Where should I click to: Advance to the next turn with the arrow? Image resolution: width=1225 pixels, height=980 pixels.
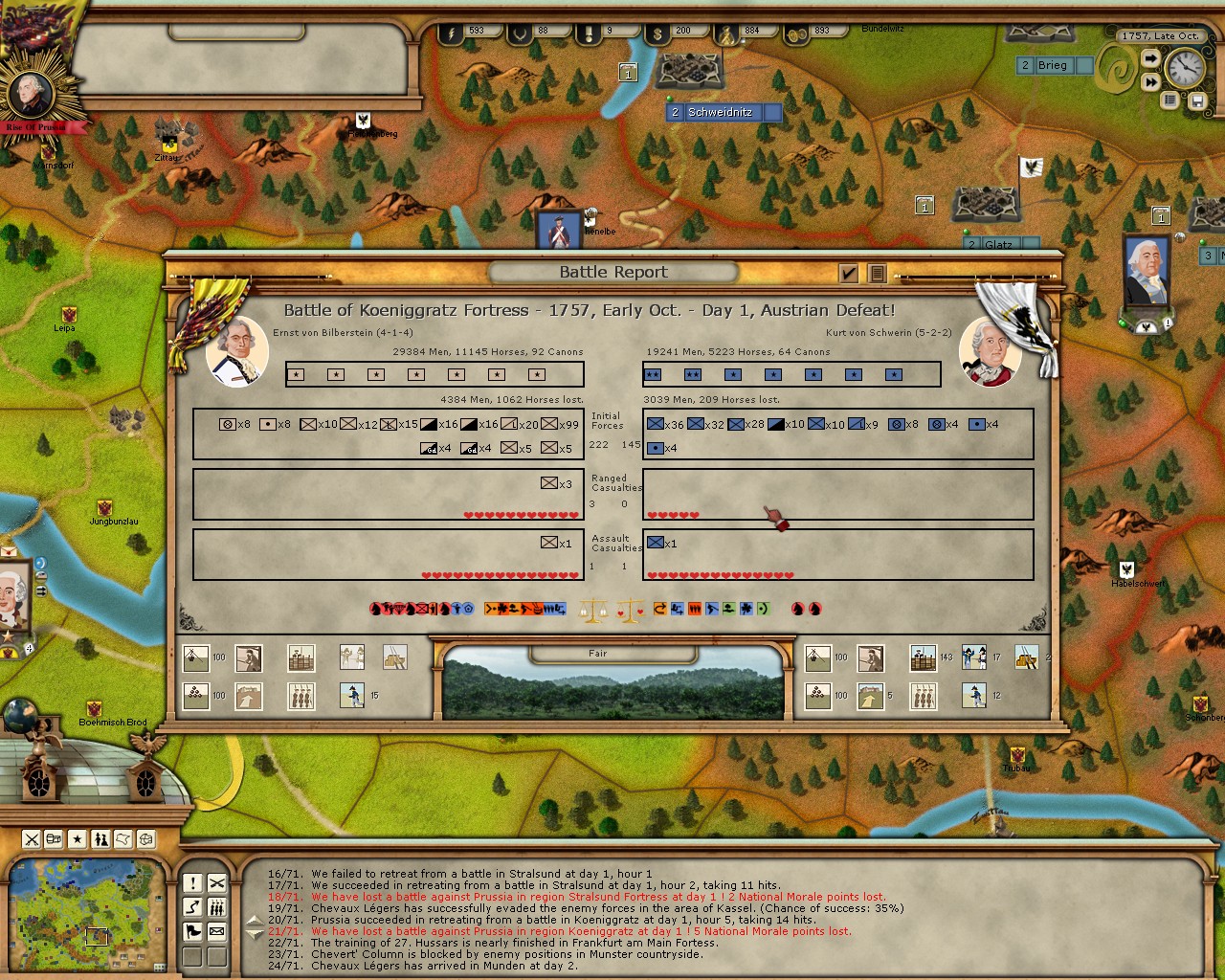point(1150,59)
